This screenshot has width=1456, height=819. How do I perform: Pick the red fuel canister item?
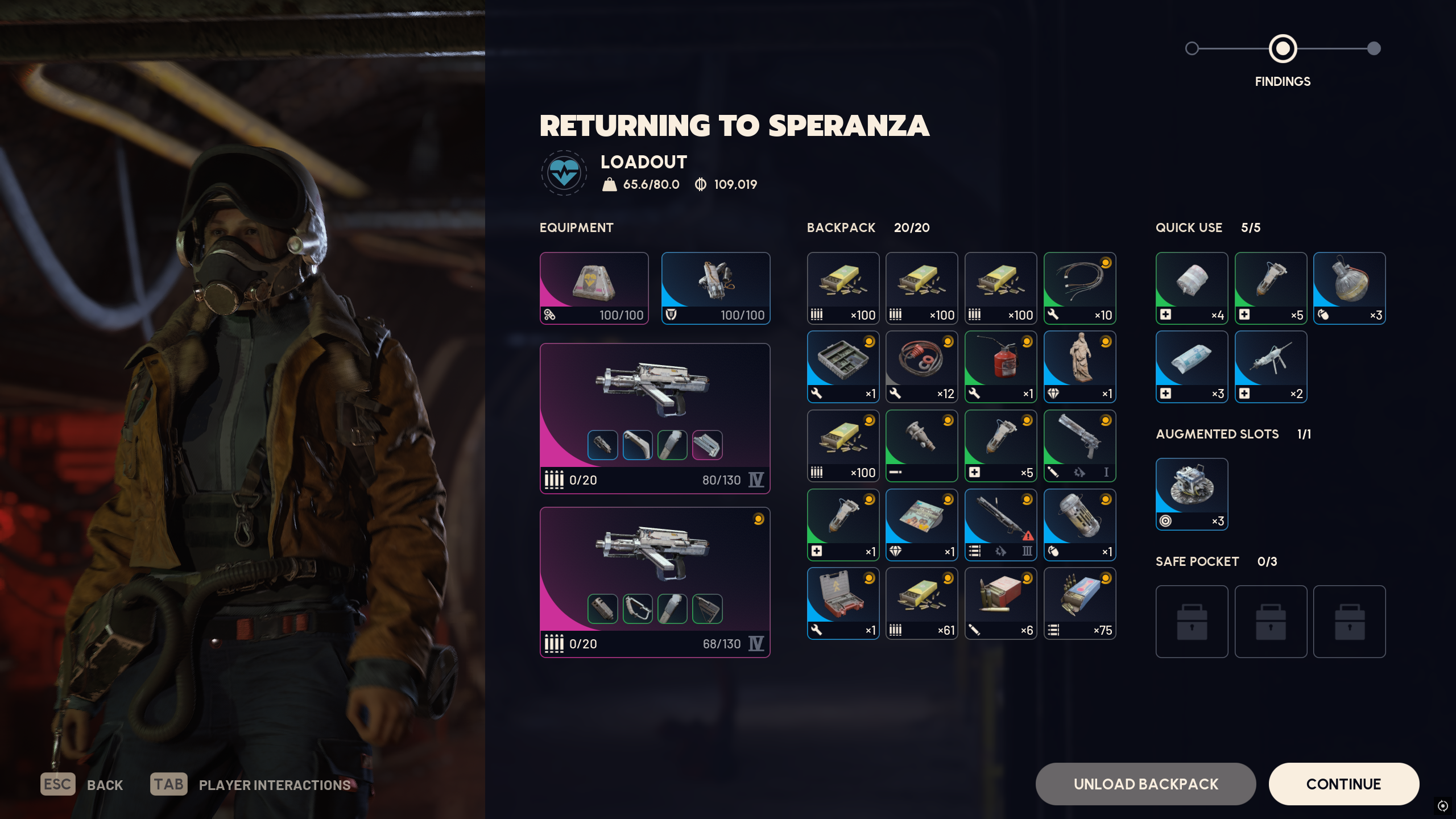pos(1000,367)
